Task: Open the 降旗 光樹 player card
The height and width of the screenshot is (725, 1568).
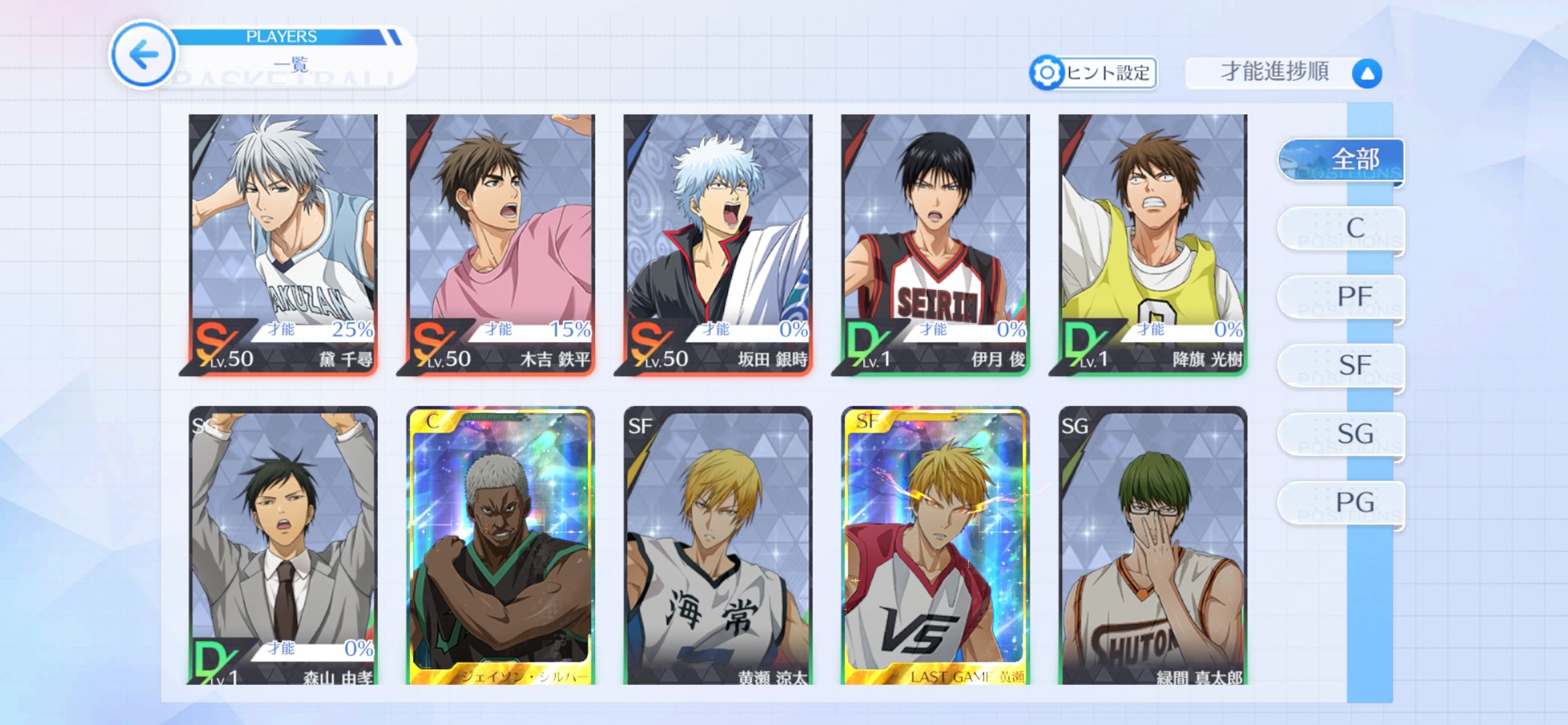Action: pos(1152,244)
